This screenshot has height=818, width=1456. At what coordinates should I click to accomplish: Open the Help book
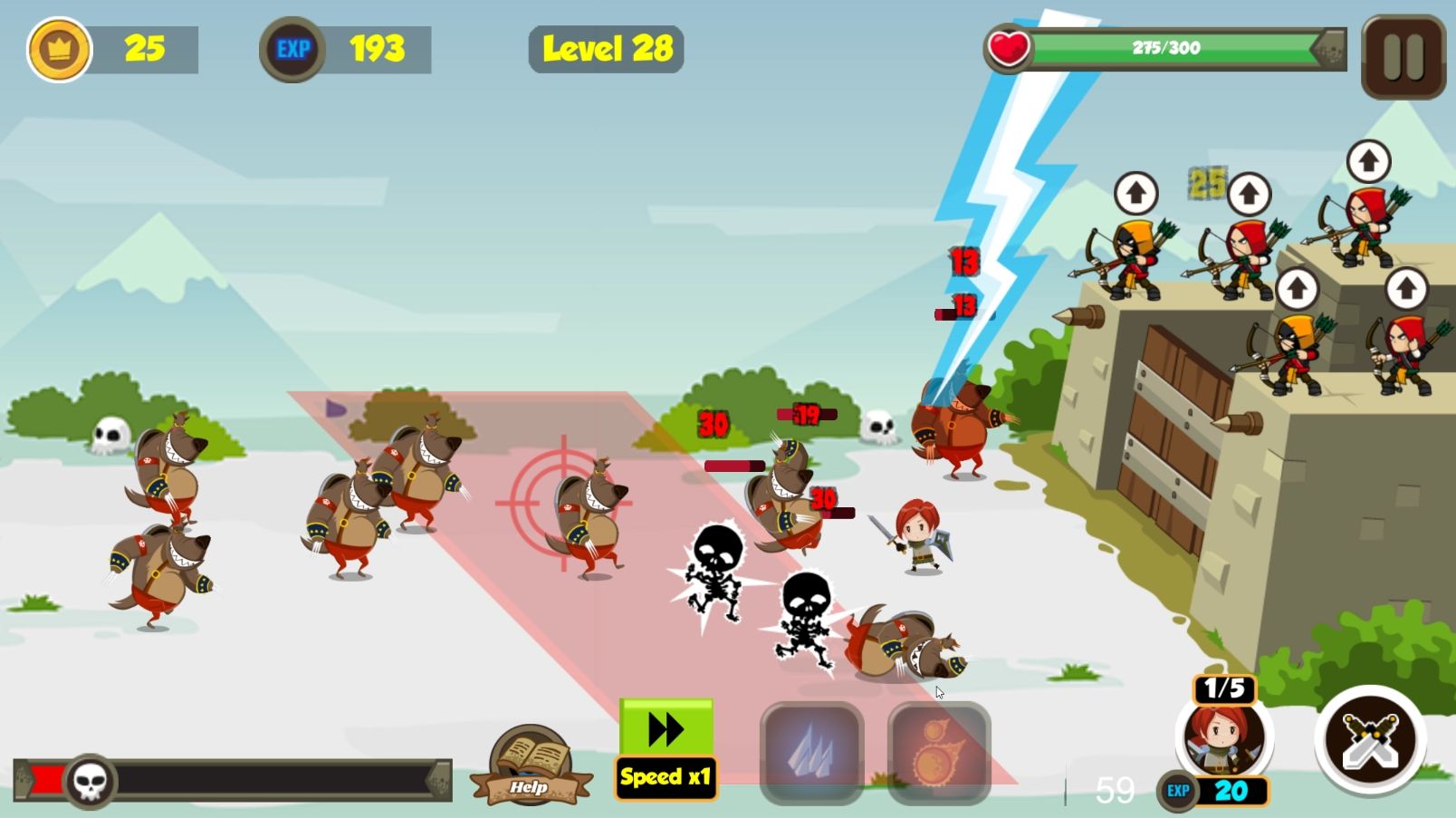click(530, 765)
